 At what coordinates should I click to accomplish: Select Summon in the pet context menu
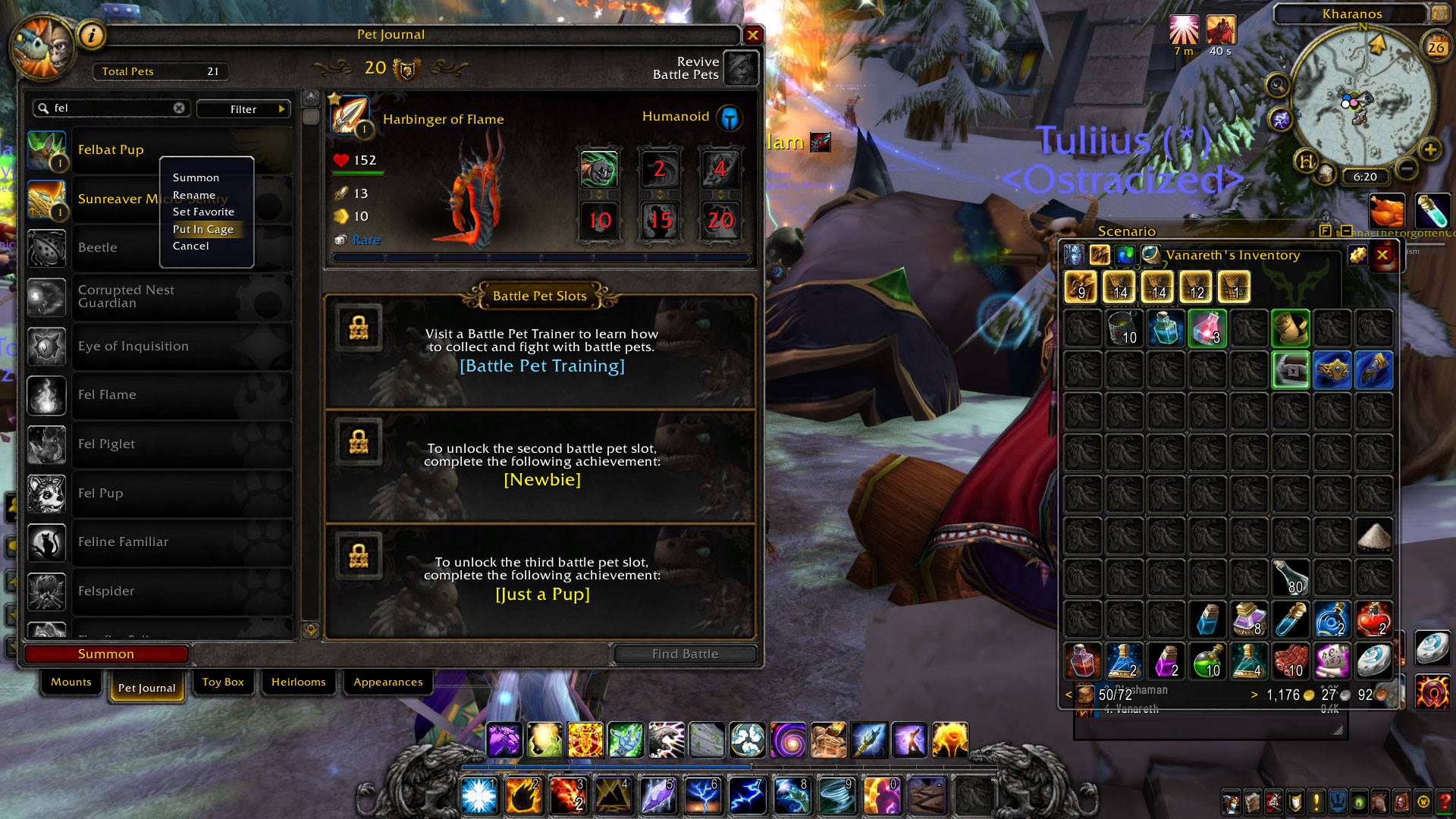196,177
